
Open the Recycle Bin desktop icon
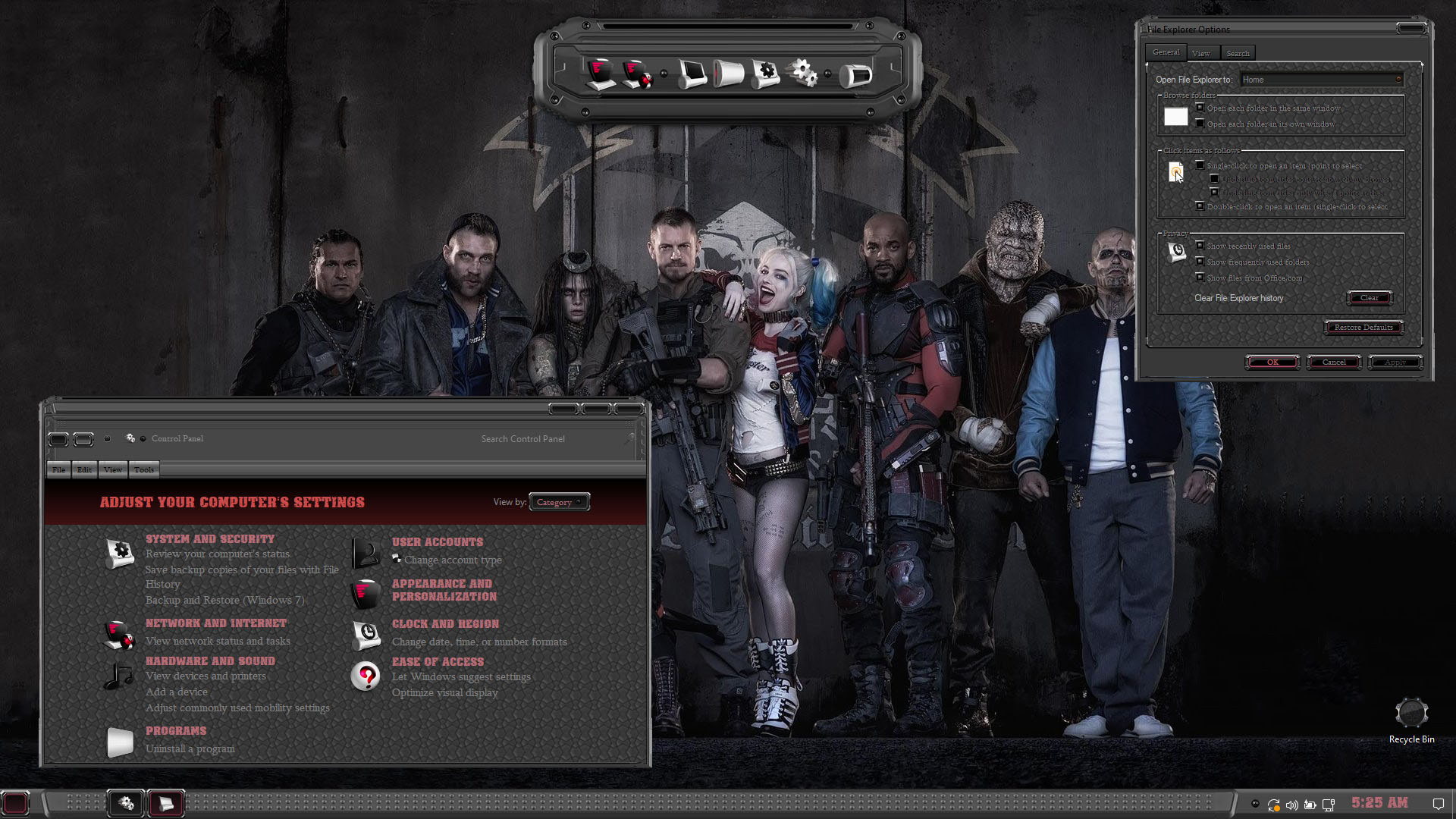point(1411,714)
